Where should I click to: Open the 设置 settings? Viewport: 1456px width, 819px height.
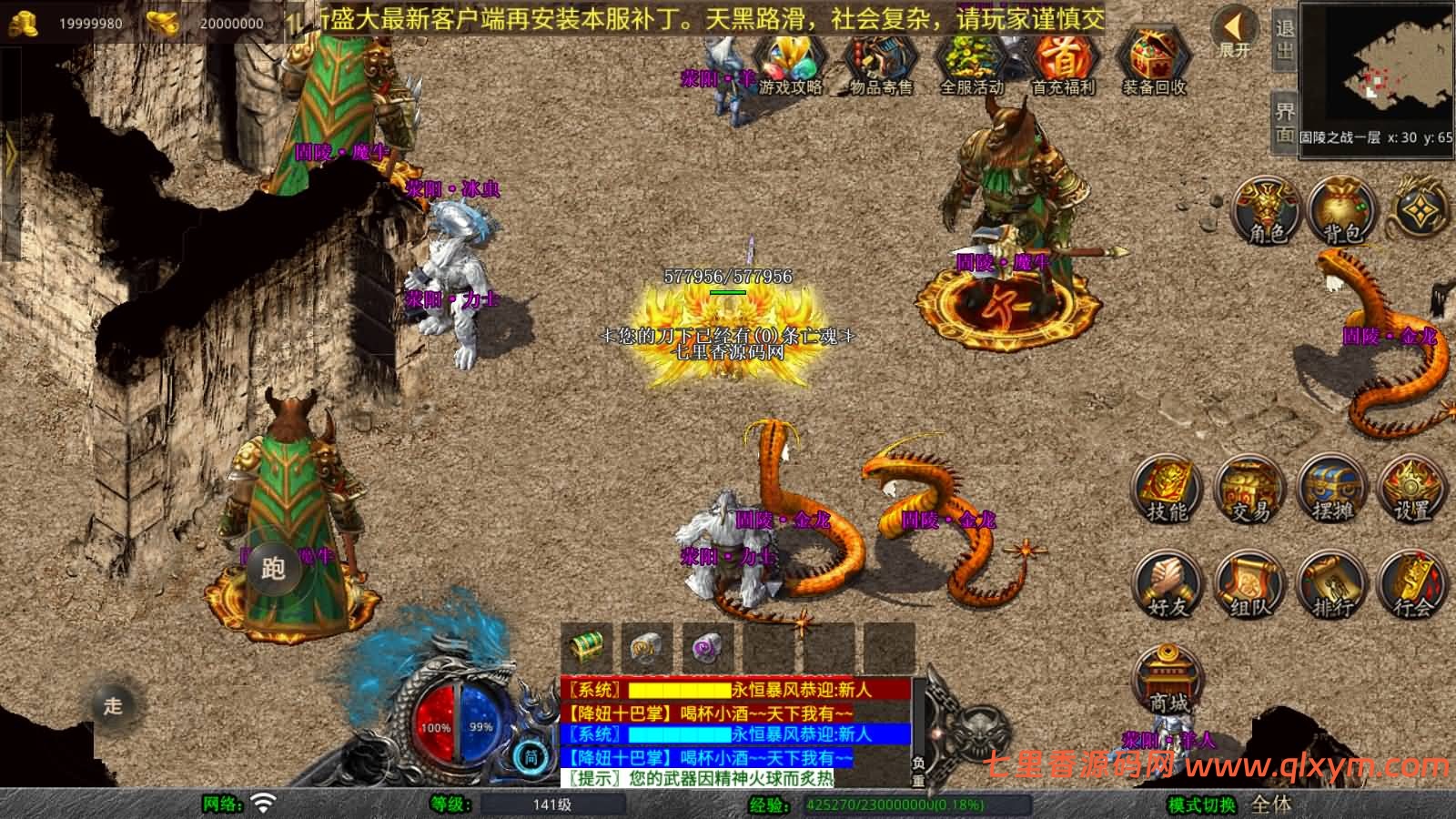(1411, 491)
